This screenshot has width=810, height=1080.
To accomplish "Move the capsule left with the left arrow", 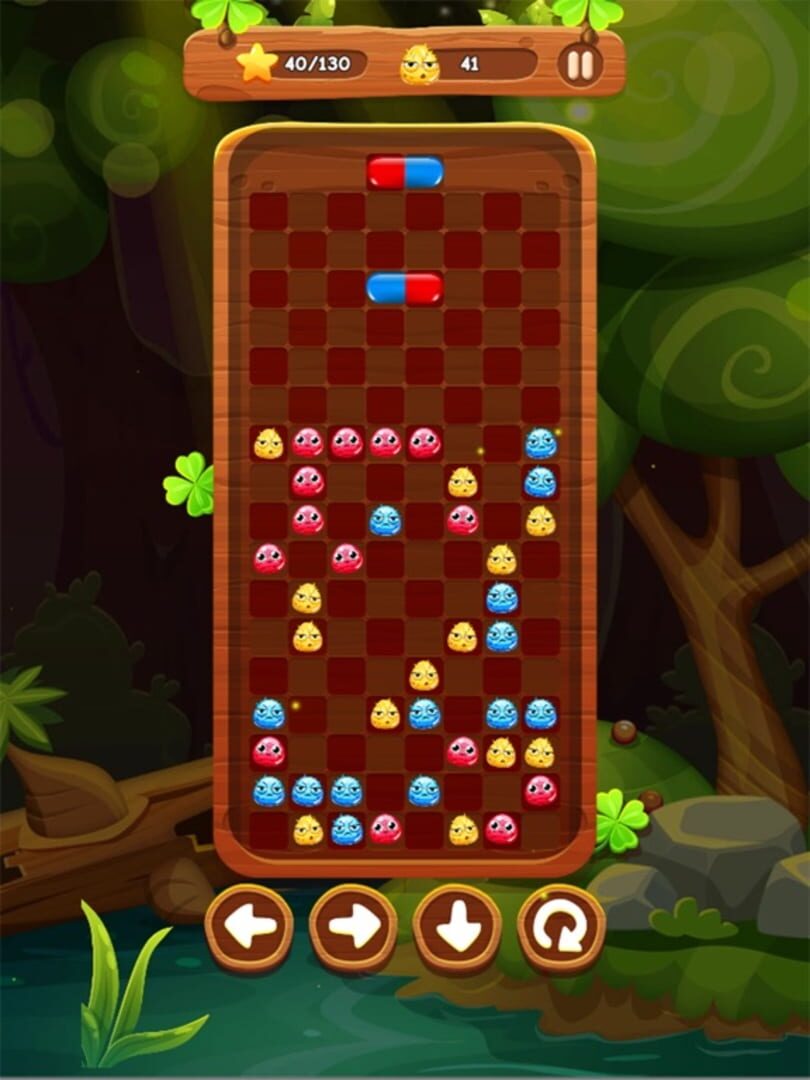I will click(249, 928).
